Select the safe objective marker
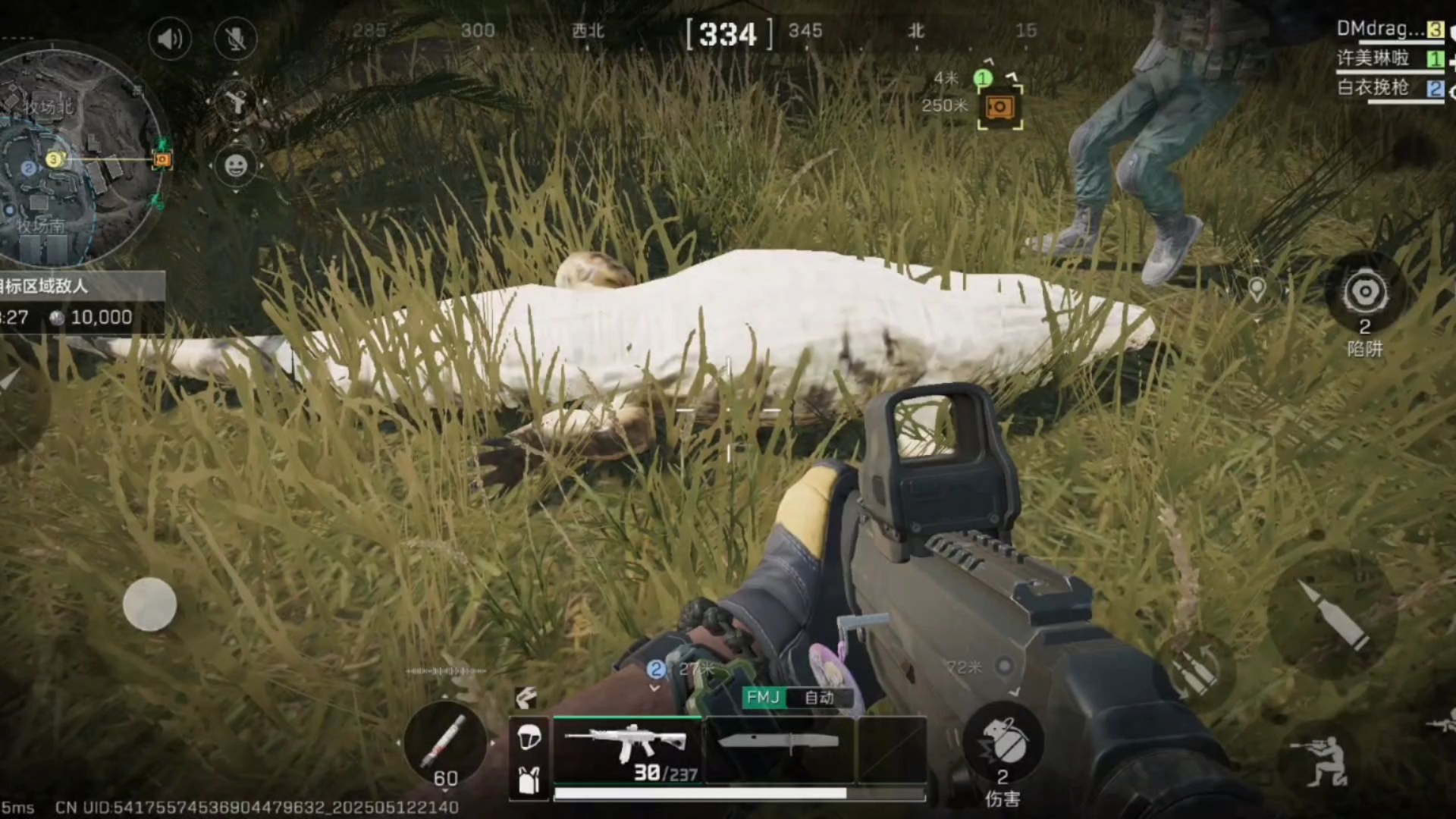 [x=999, y=107]
